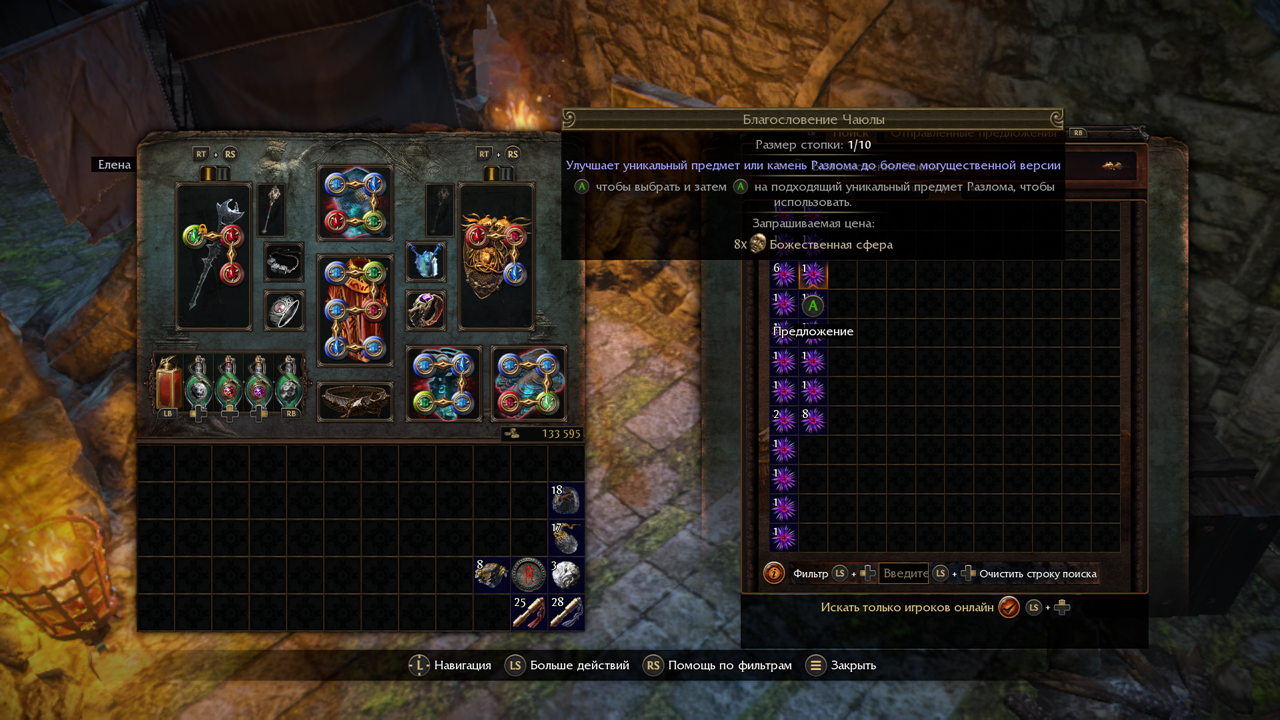Viewport: 1280px width, 720px height.
Task: Pick the round coin with red rune
Action: [527, 574]
